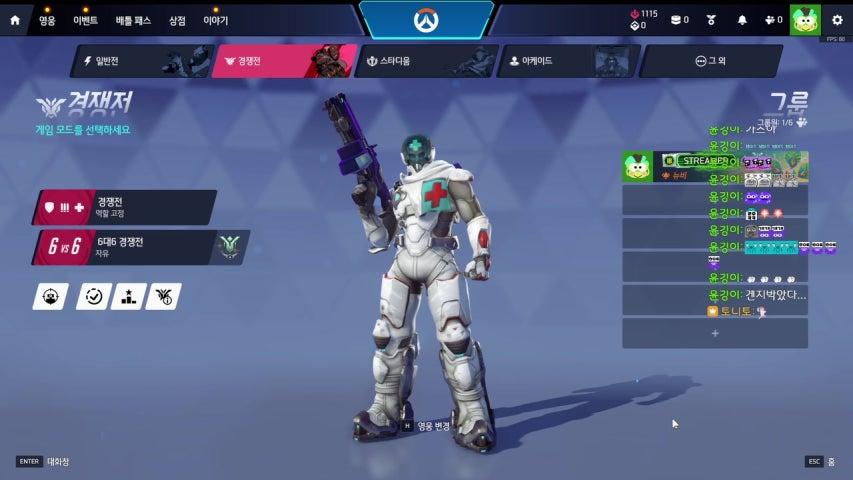The height and width of the screenshot is (480, 853).
Task: Open the 상점 (Shop) menu
Action: coord(177,19)
